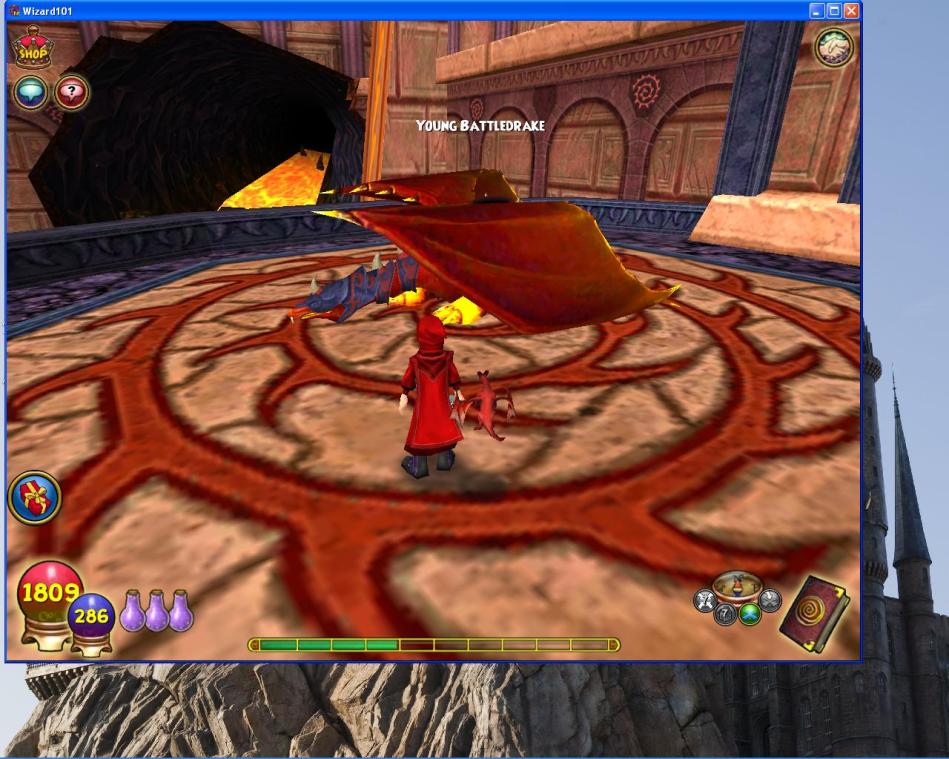Viewport: 949px width, 759px height.
Task: Click the compass above the round buttons
Action: [x=737, y=584]
